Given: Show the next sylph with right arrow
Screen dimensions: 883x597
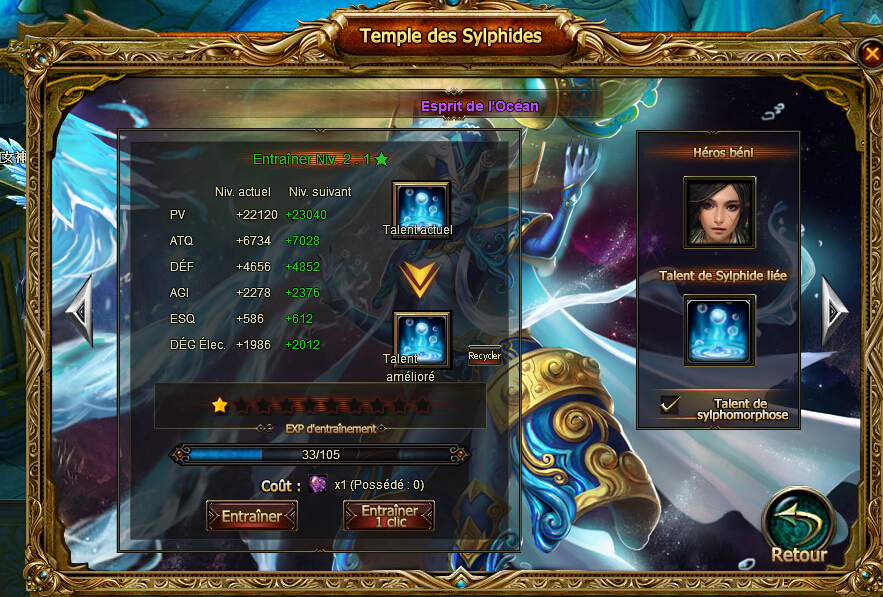Looking at the screenshot, I should pos(834,310).
